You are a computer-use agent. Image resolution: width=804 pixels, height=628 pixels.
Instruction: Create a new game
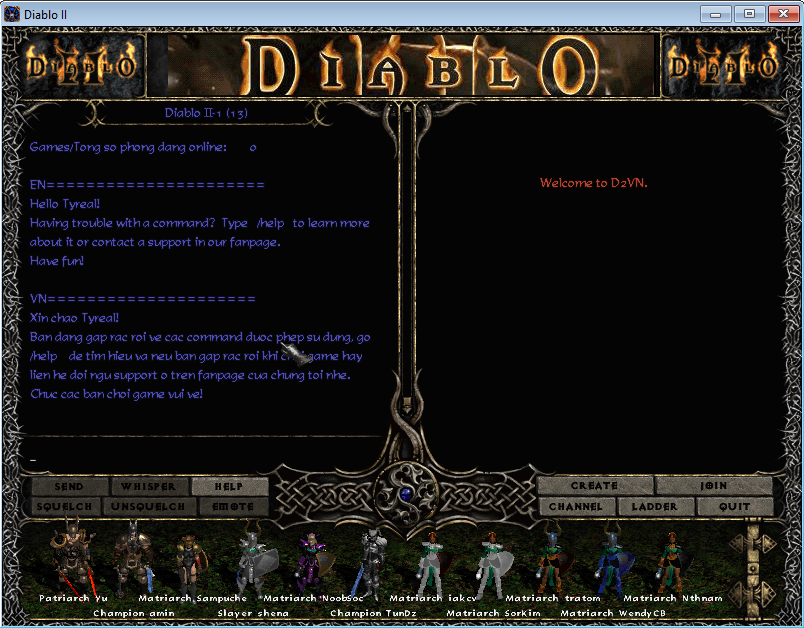point(594,486)
